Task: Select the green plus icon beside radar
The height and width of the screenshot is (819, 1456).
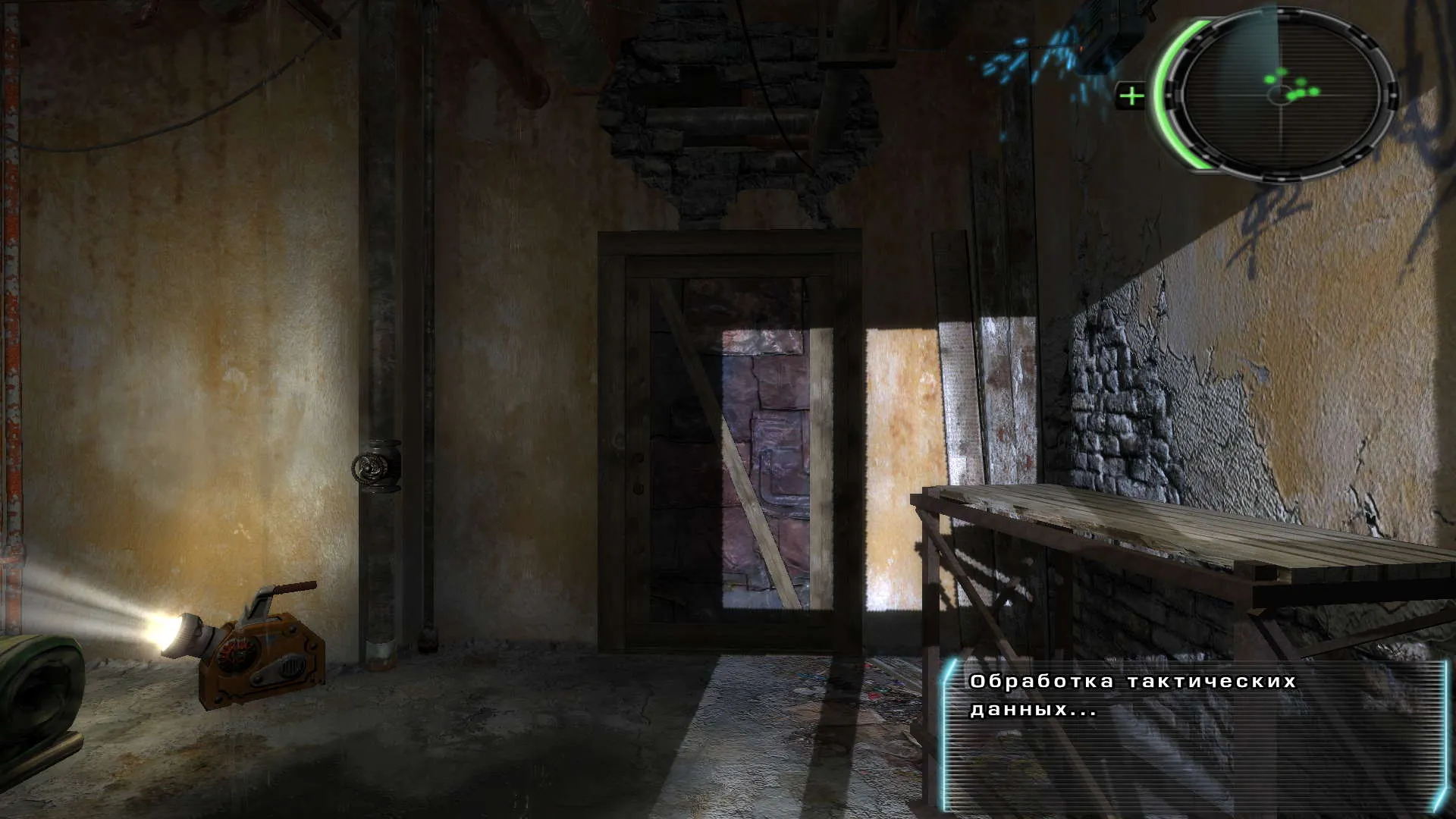Action: pos(1131,96)
